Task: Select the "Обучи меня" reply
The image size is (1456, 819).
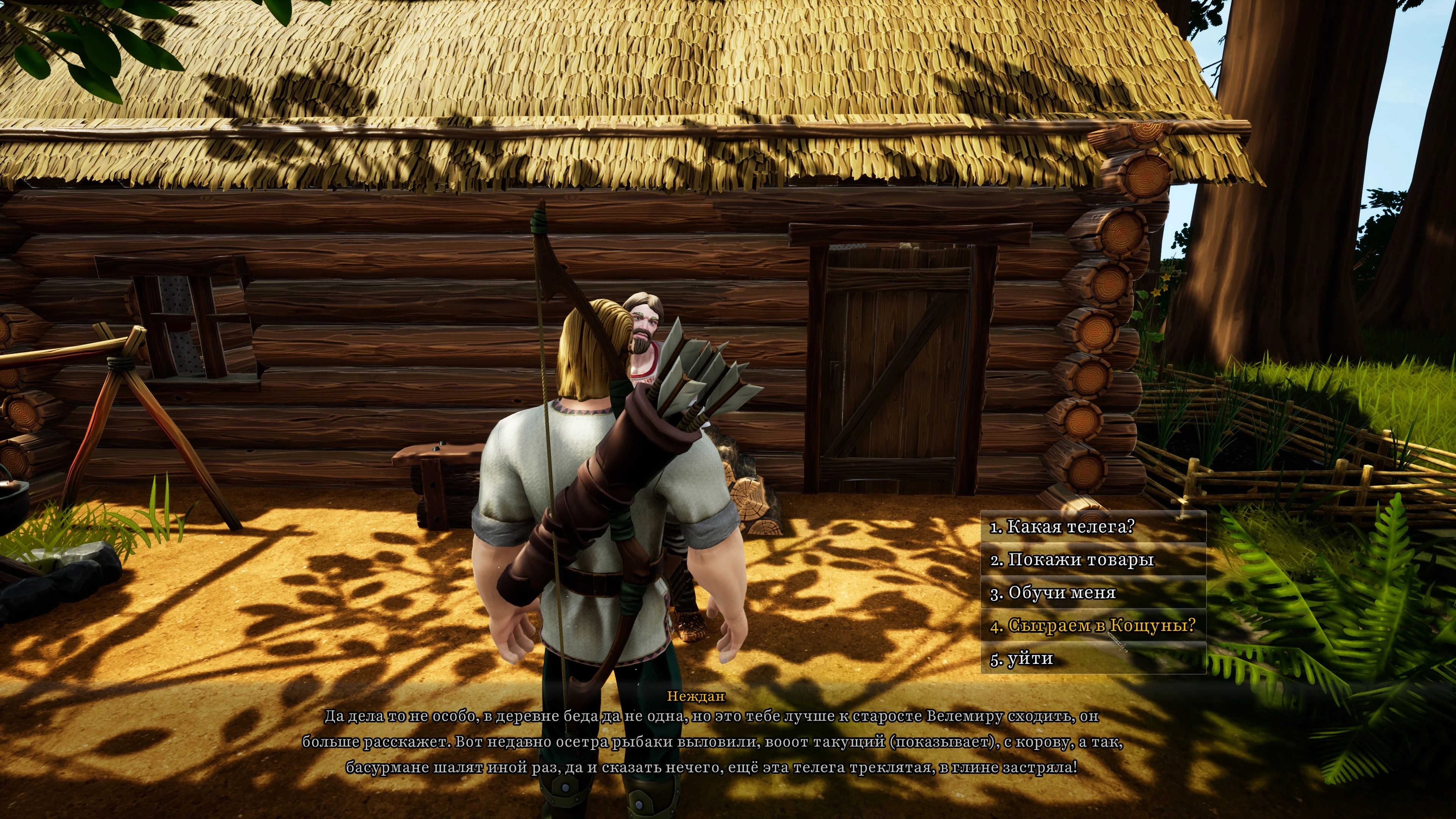Action: coord(1054,593)
